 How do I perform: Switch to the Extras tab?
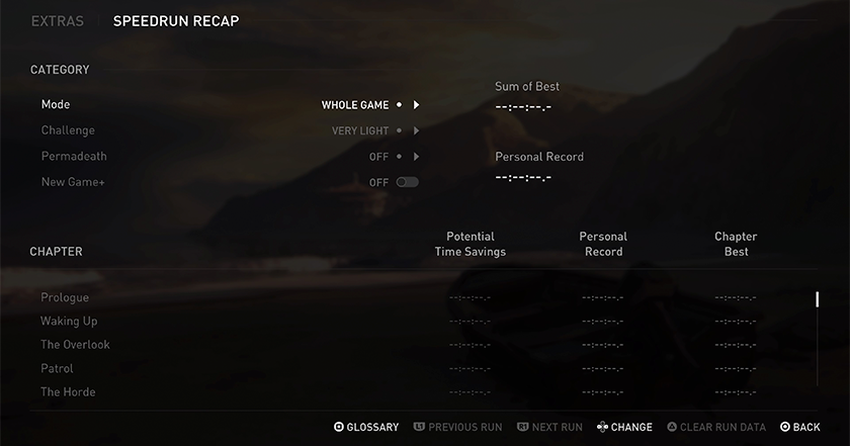tap(57, 21)
